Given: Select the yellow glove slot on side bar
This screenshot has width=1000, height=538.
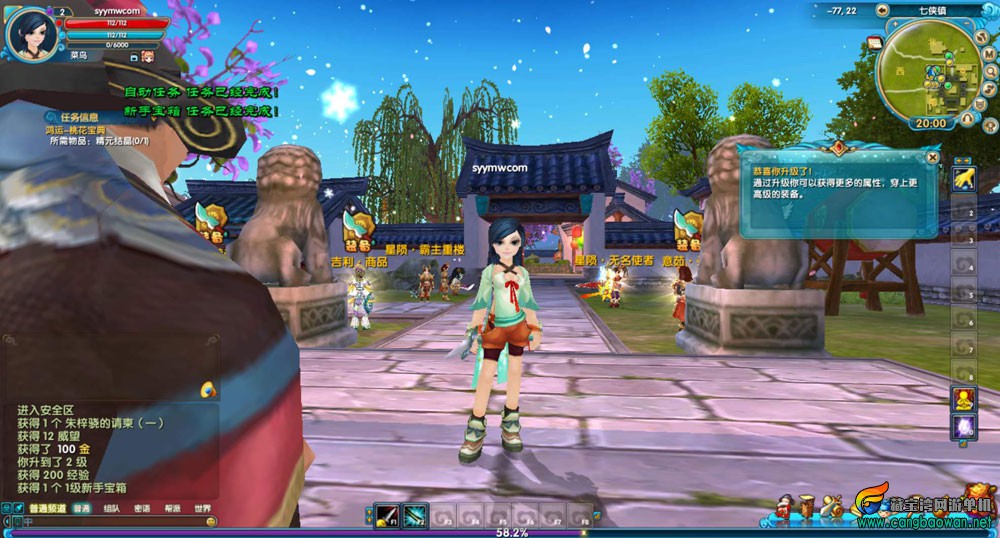Looking at the screenshot, I should [964, 178].
